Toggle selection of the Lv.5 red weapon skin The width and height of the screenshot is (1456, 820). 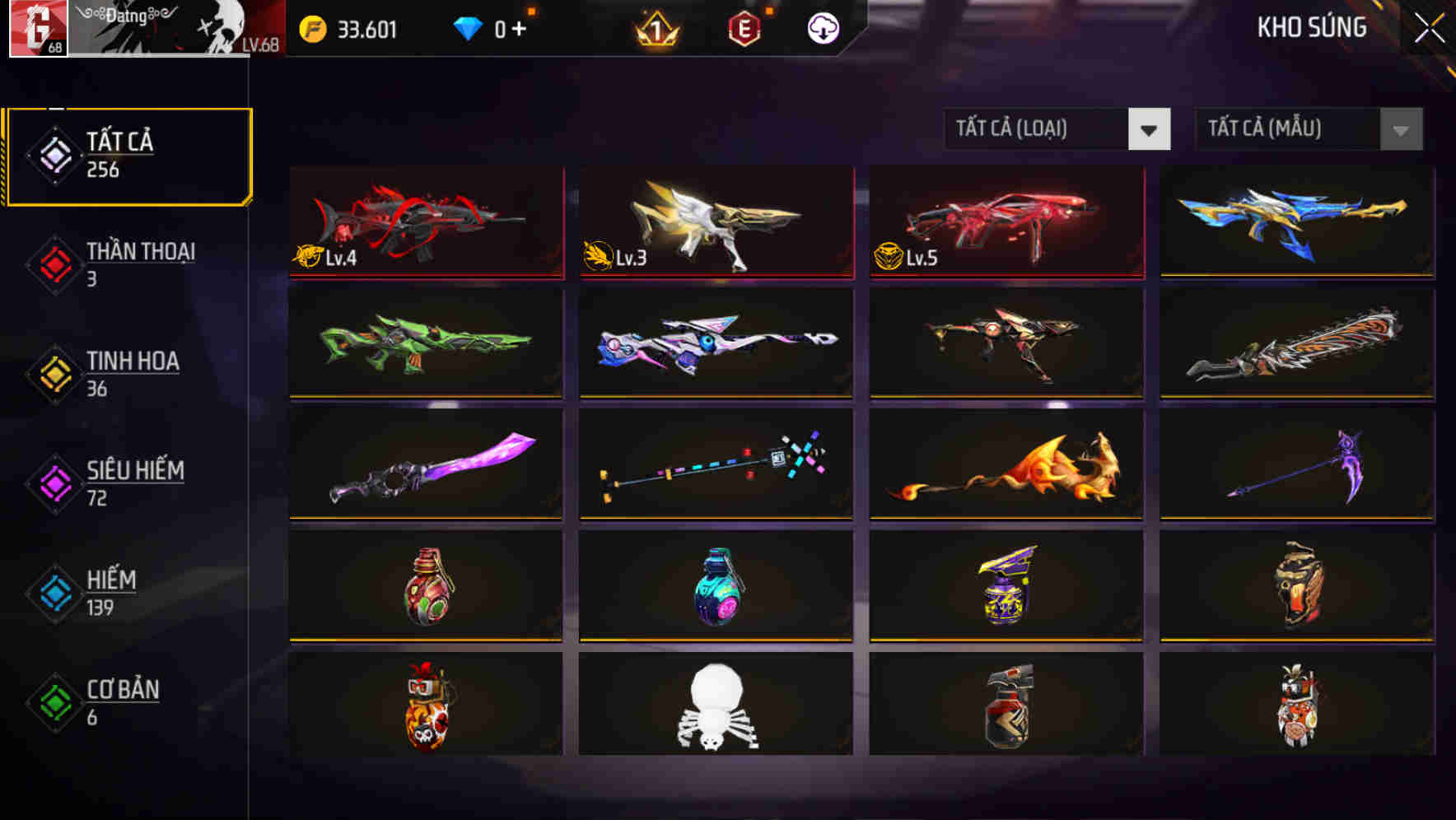pyautogui.click(x=1005, y=222)
